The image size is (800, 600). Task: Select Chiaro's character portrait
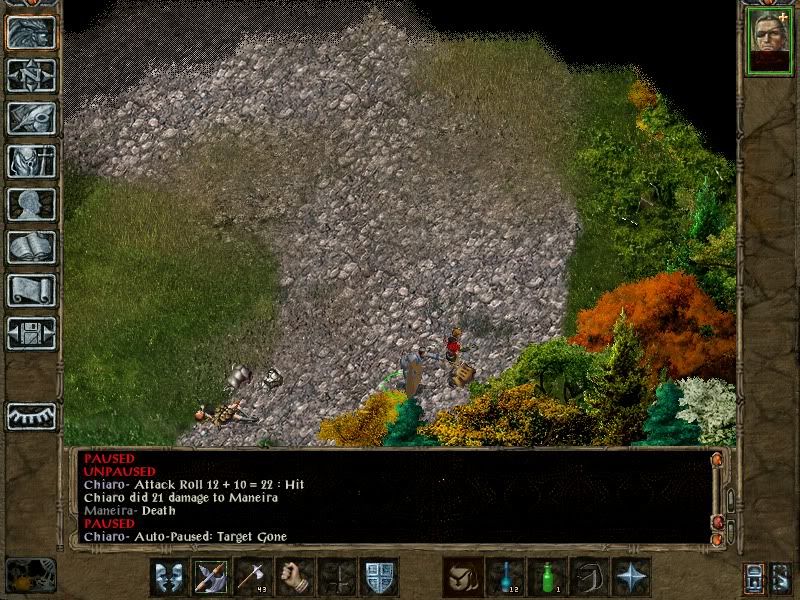769,42
